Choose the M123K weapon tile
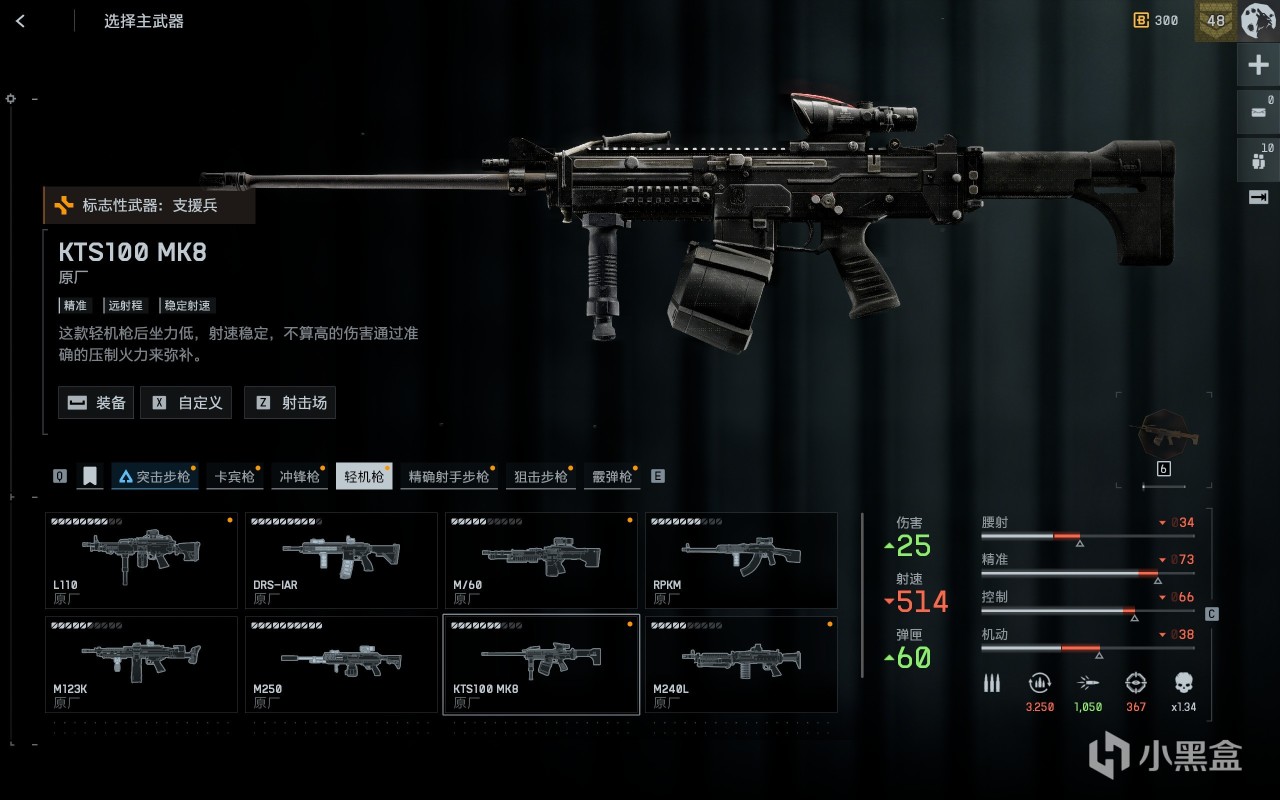Viewport: 1280px width, 800px height. click(x=141, y=664)
